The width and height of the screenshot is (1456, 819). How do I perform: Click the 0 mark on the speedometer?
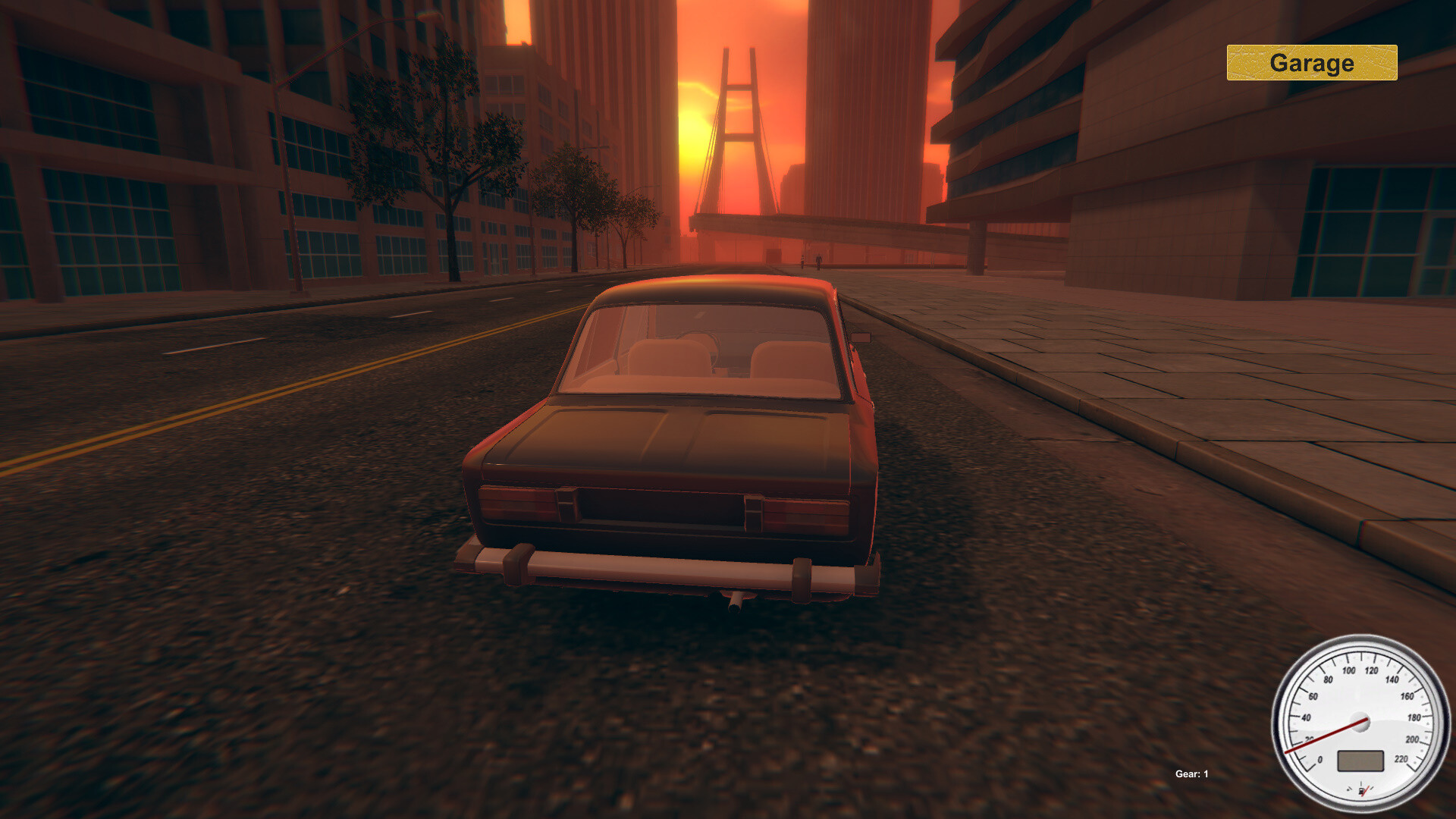coord(1320,760)
